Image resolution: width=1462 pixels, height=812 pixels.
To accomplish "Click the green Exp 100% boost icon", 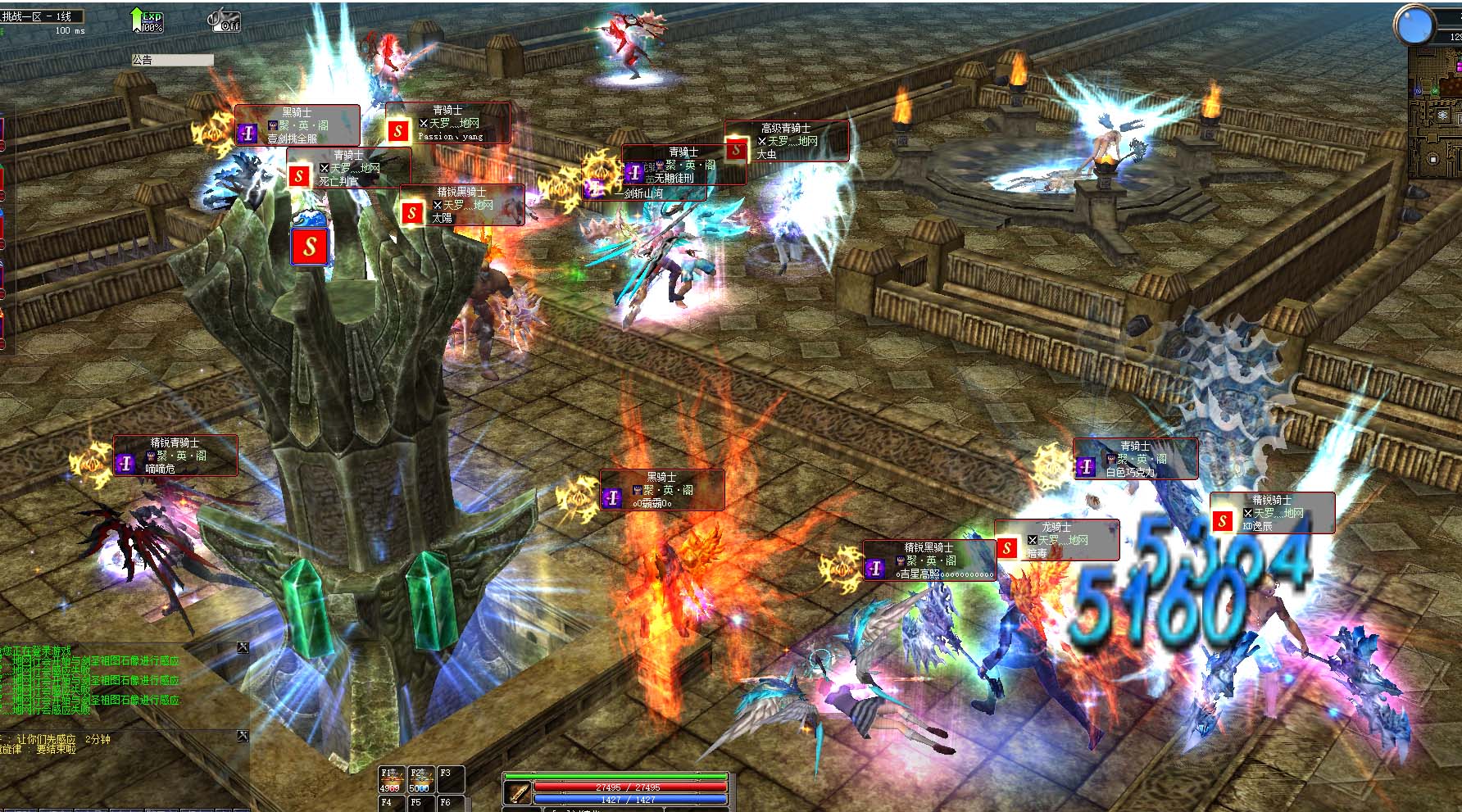I will (148, 20).
